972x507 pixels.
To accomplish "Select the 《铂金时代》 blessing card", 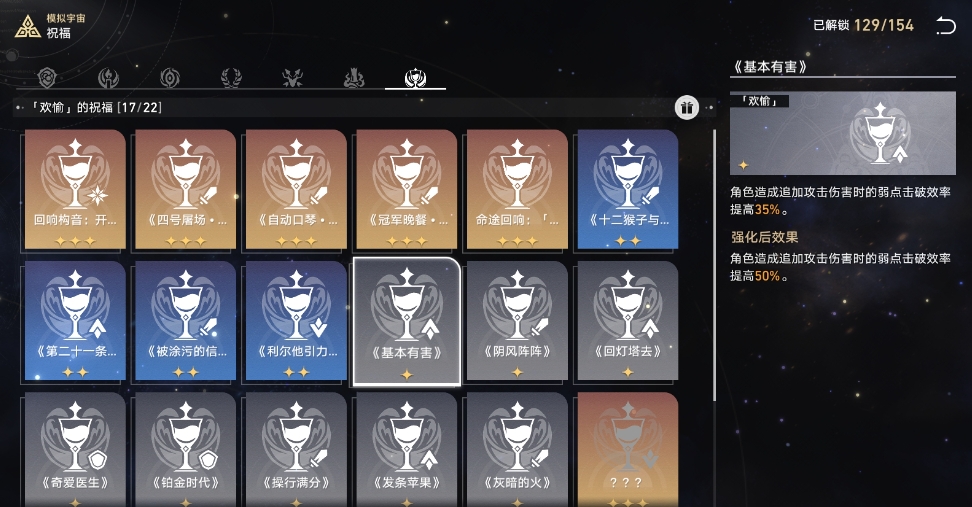I will pos(185,450).
